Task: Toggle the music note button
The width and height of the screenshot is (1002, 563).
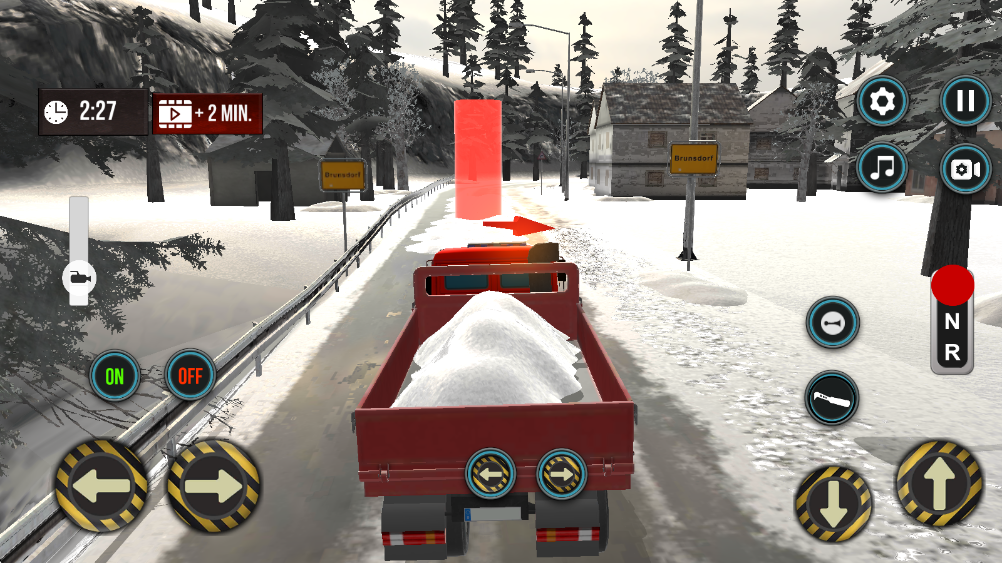Action: [x=883, y=168]
